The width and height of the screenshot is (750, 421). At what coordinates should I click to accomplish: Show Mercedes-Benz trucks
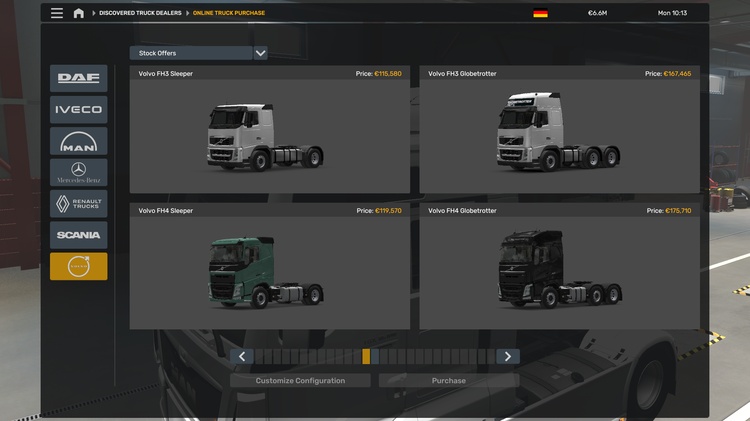point(78,172)
